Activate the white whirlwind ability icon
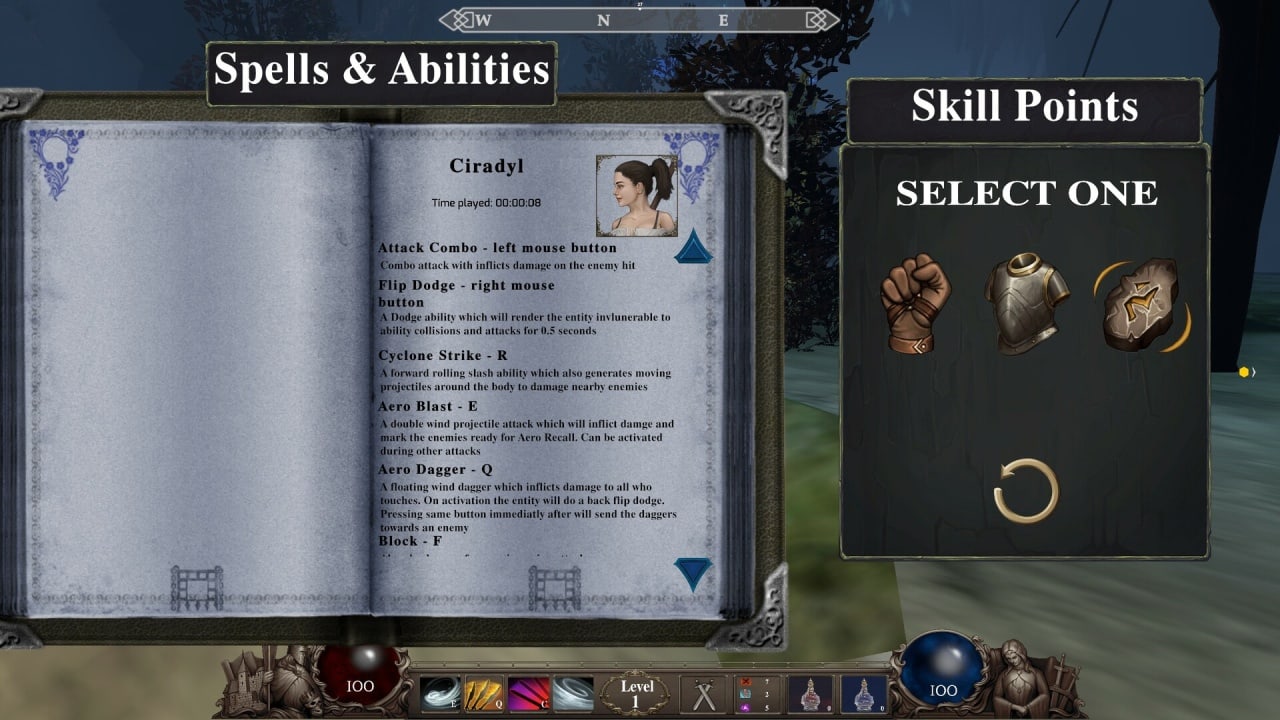The image size is (1280, 720). (573, 694)
